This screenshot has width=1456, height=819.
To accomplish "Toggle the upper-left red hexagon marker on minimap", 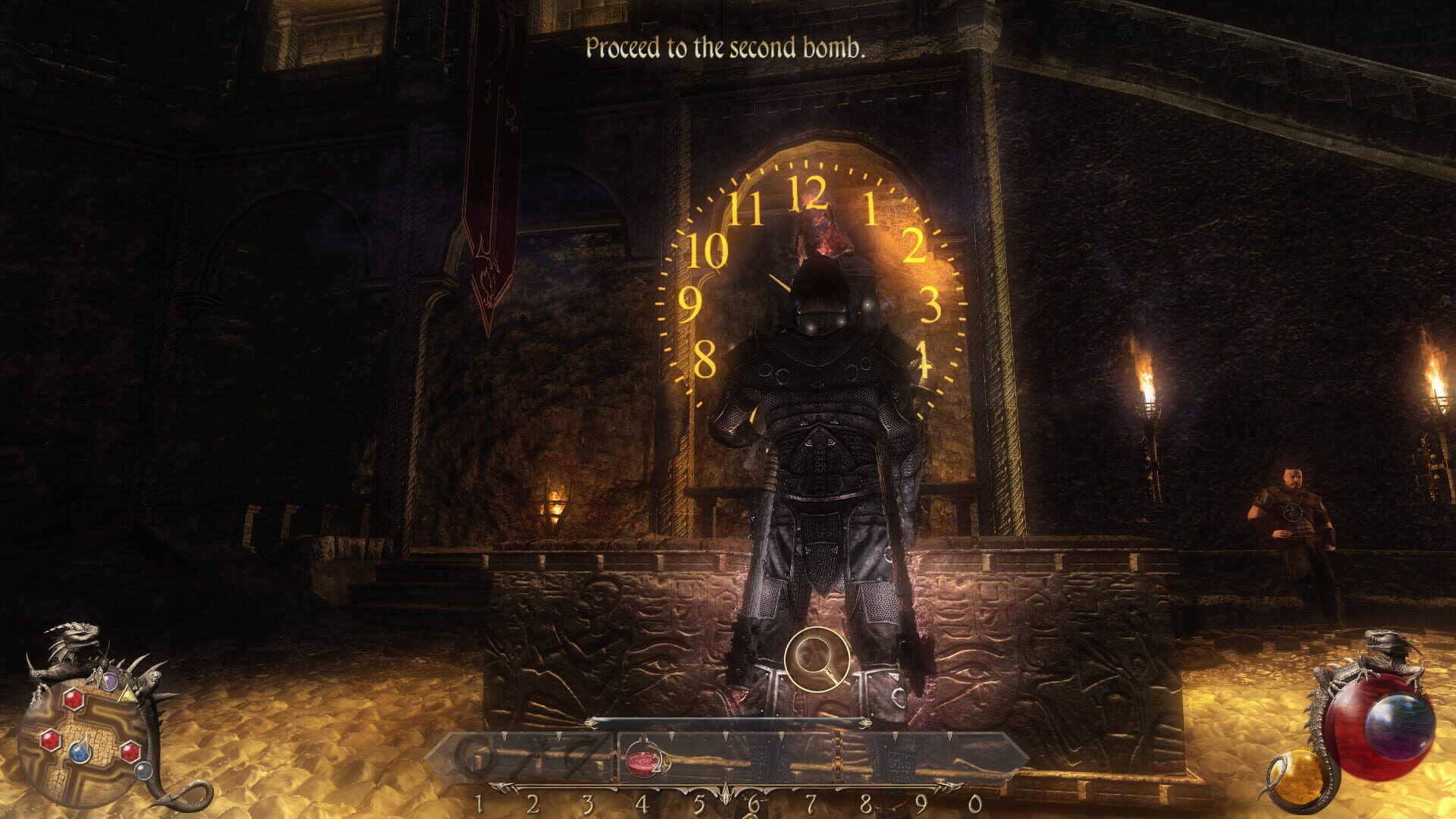I will click(x=74, y=698).
